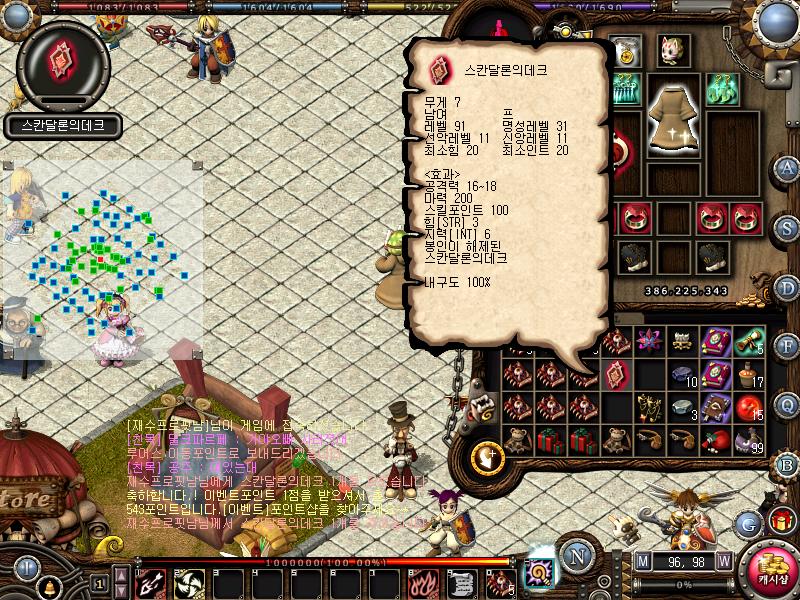
Task: Click the round S side button
Action: click(788, 226)
